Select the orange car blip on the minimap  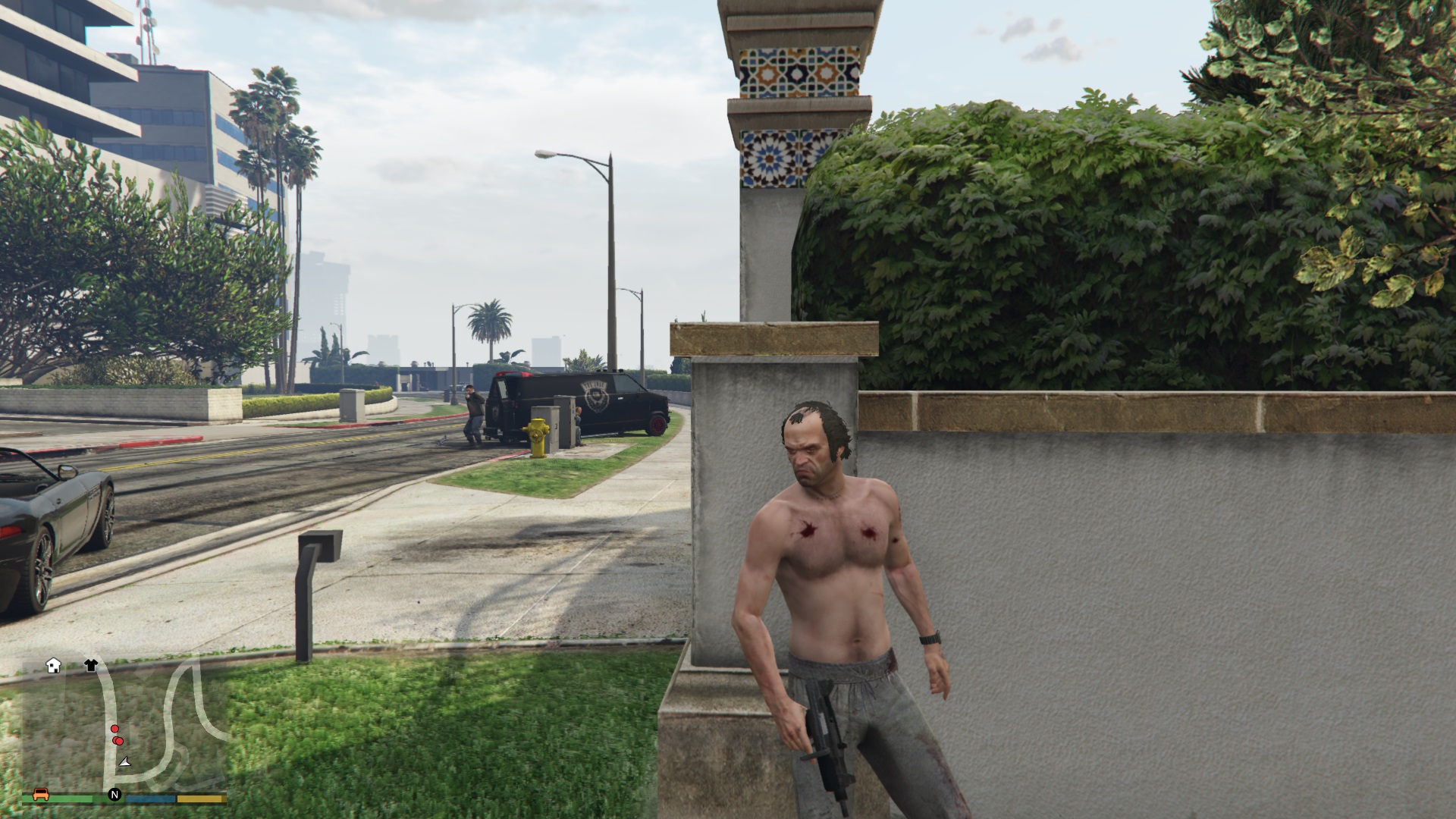pos(41,795)
